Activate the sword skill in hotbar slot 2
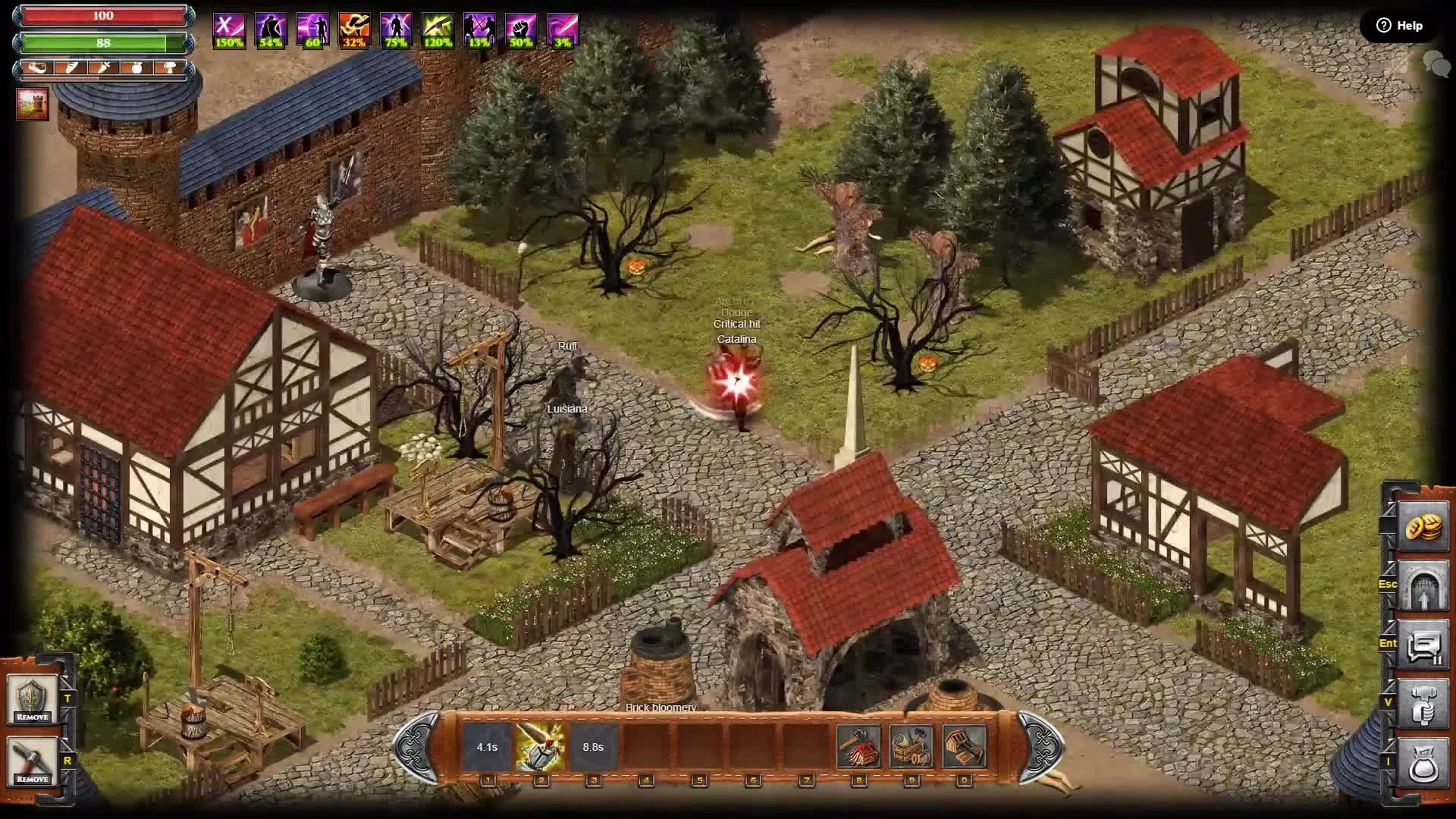 click(541, 745)
